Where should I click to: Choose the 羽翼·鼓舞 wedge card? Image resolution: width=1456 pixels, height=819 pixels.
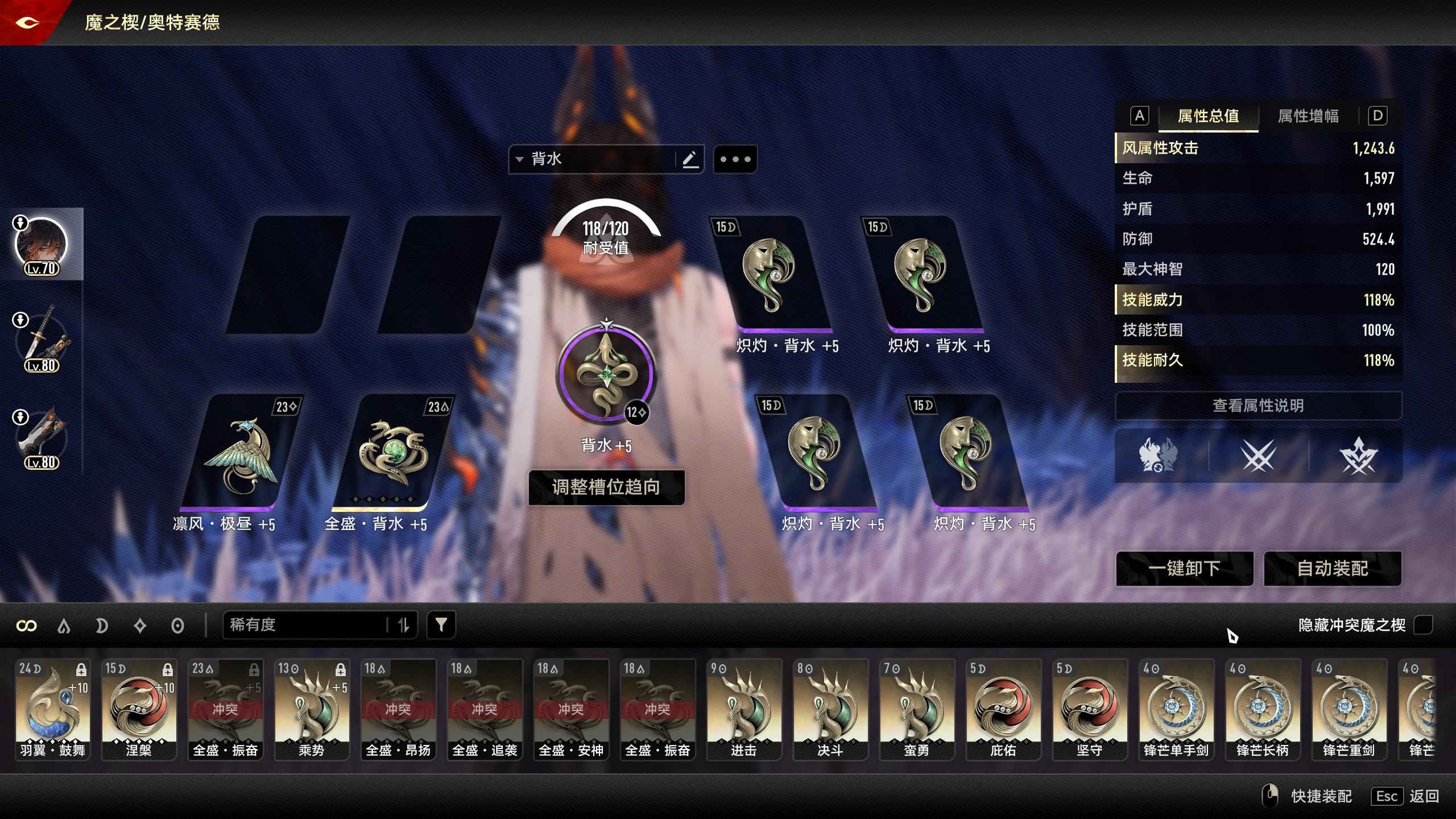tap(52, 709)
